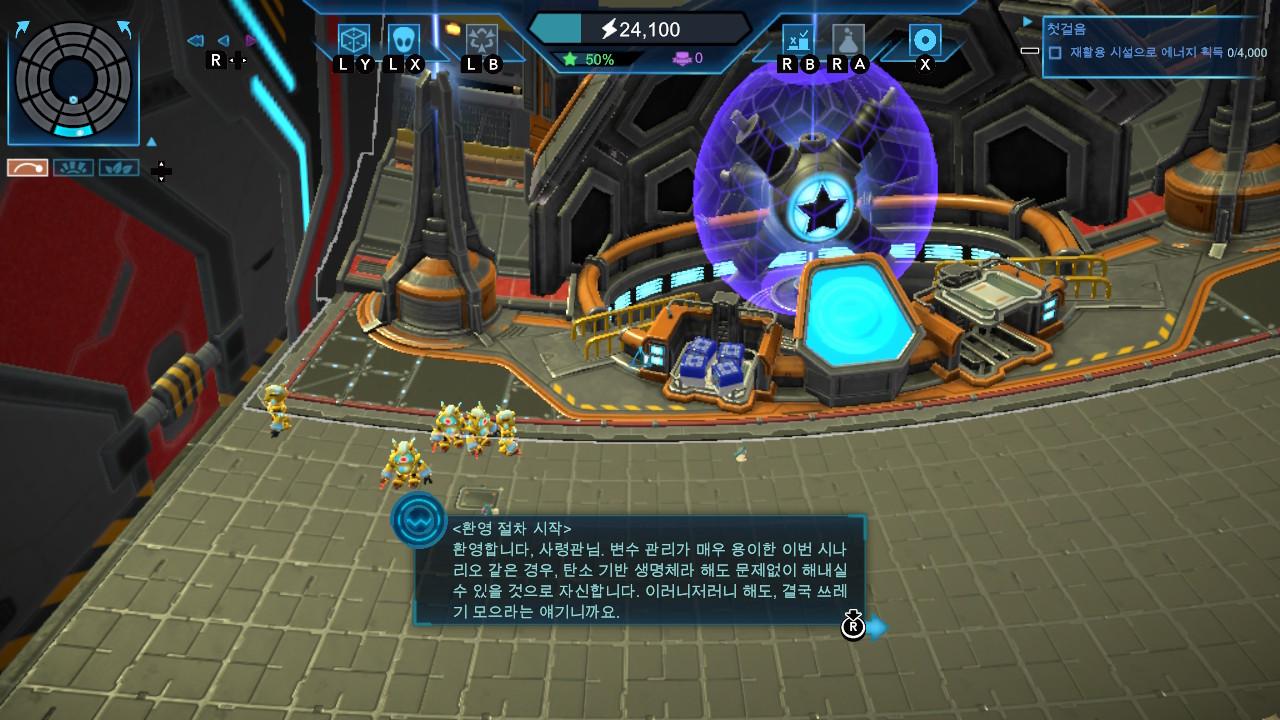Image resolution: width=1280 pixels, height=720 pixels.
Task: Click the robot crowd icon below the minimap
Action: tap(73, 167)
